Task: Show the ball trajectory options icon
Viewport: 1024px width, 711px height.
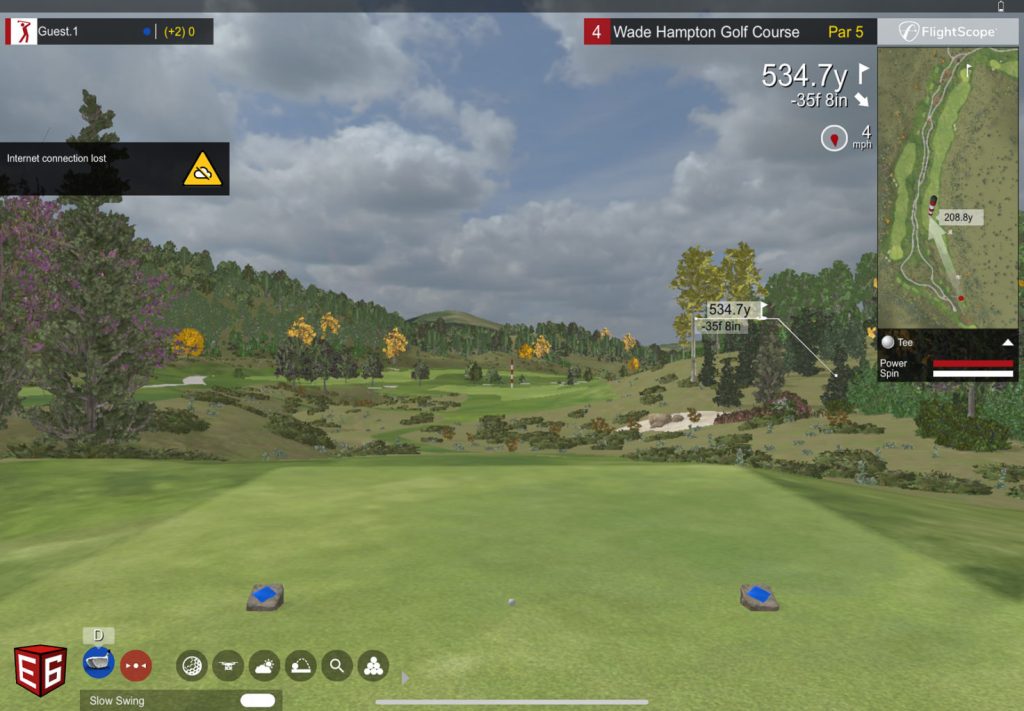Action: (x=300, y=665)
